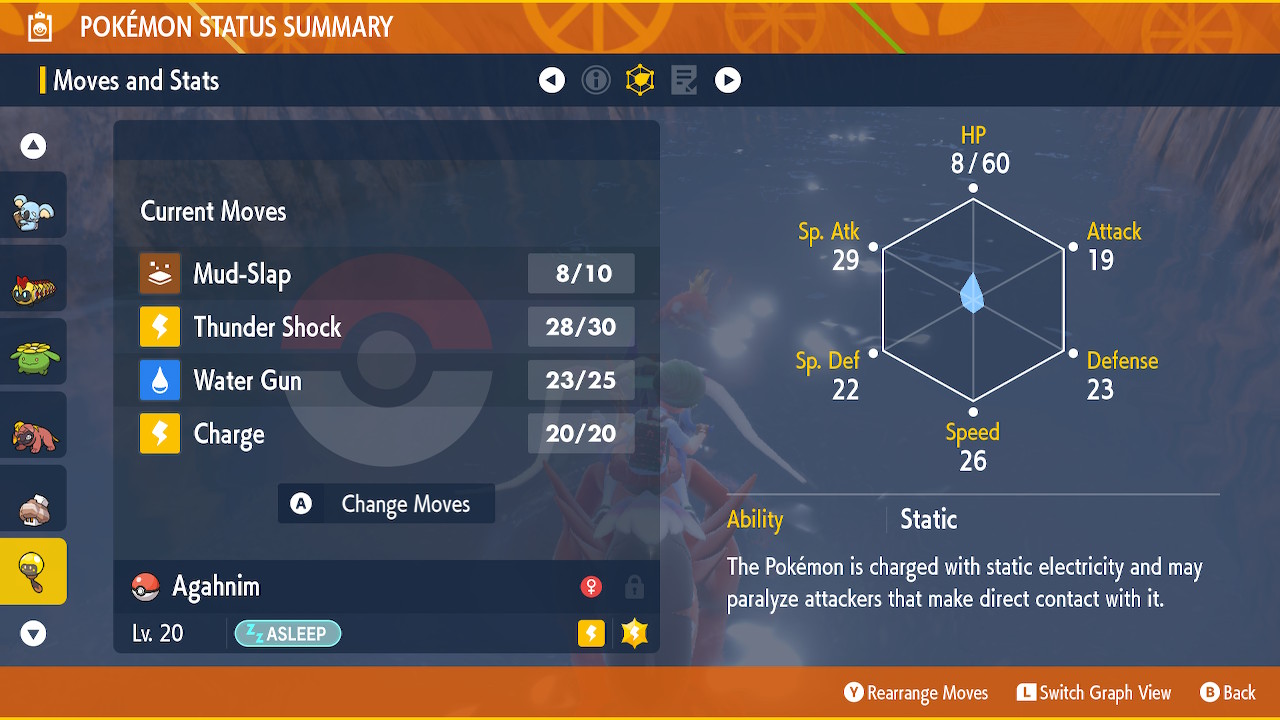
Task: Open the memo notes tab
Action: [684, 80]
